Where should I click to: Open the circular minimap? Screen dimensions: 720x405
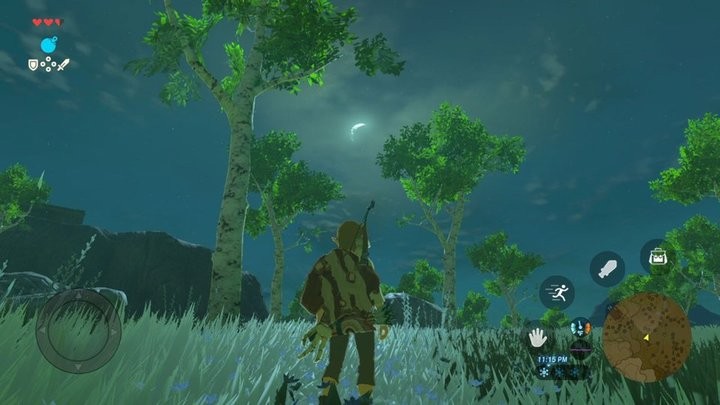coord(646,337)
